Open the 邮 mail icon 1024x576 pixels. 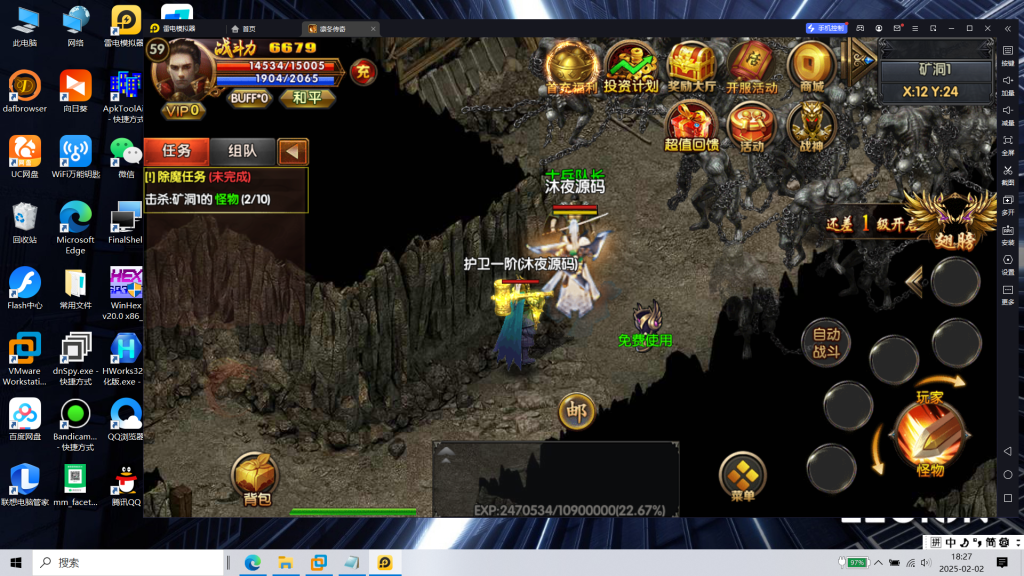pyautogui.click(x=575, y=410)
